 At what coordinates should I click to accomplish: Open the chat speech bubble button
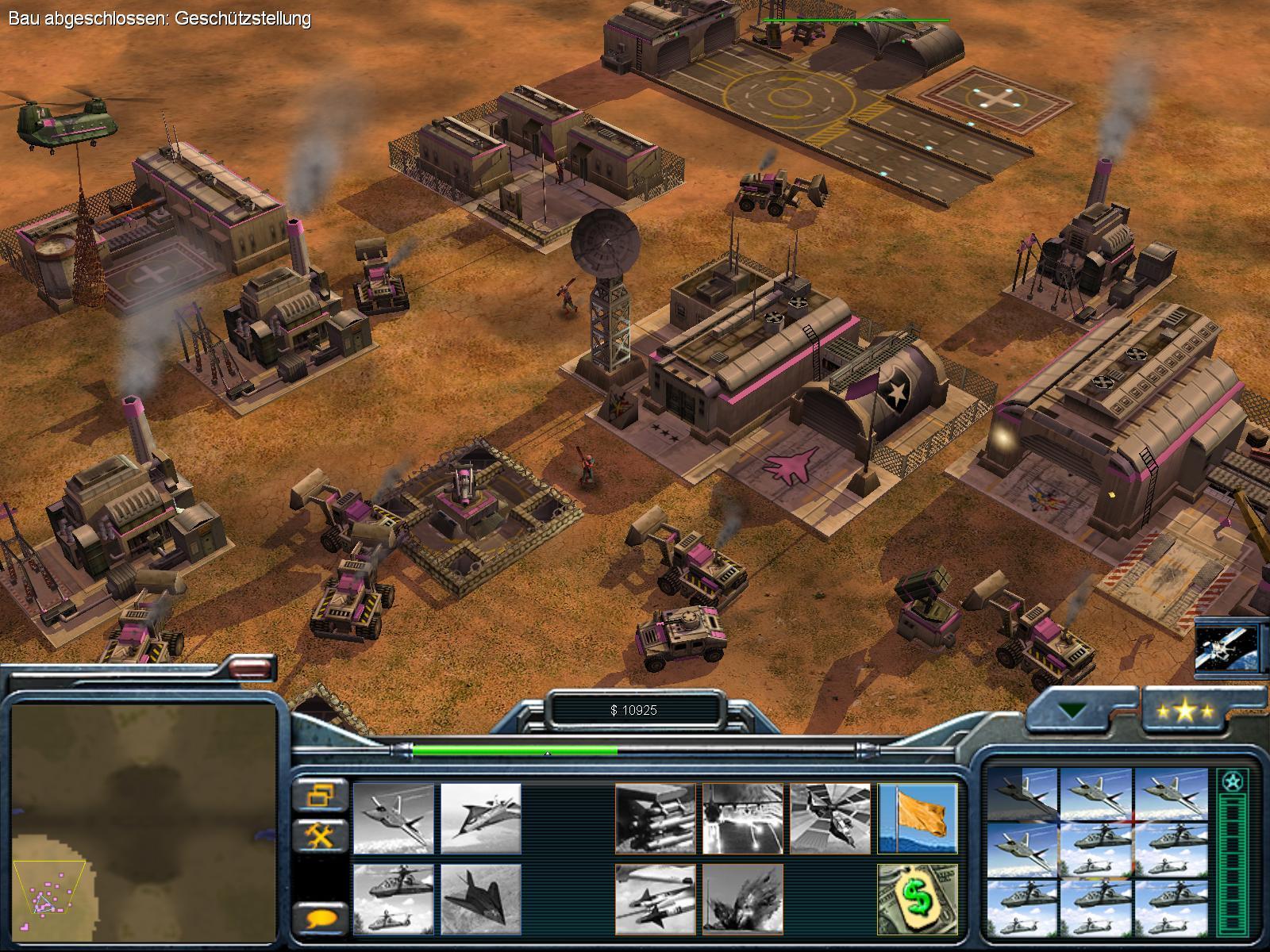click(x=321, y=919)
